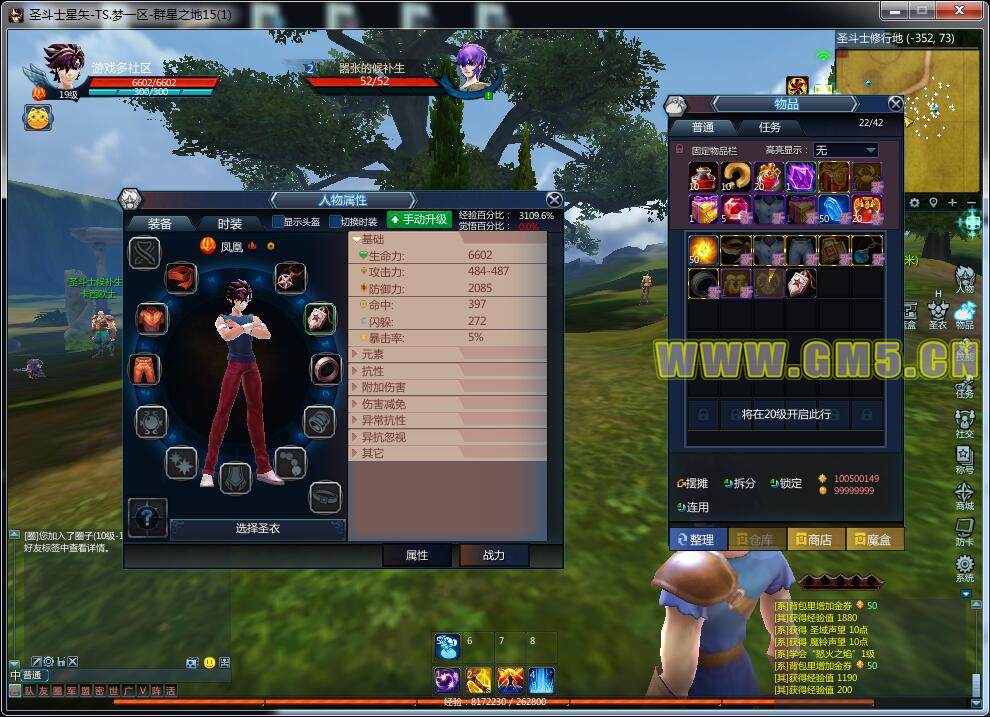Toggle the 显示头盔 checkbox
Screen dimensions: 990x717
[279, 222]
